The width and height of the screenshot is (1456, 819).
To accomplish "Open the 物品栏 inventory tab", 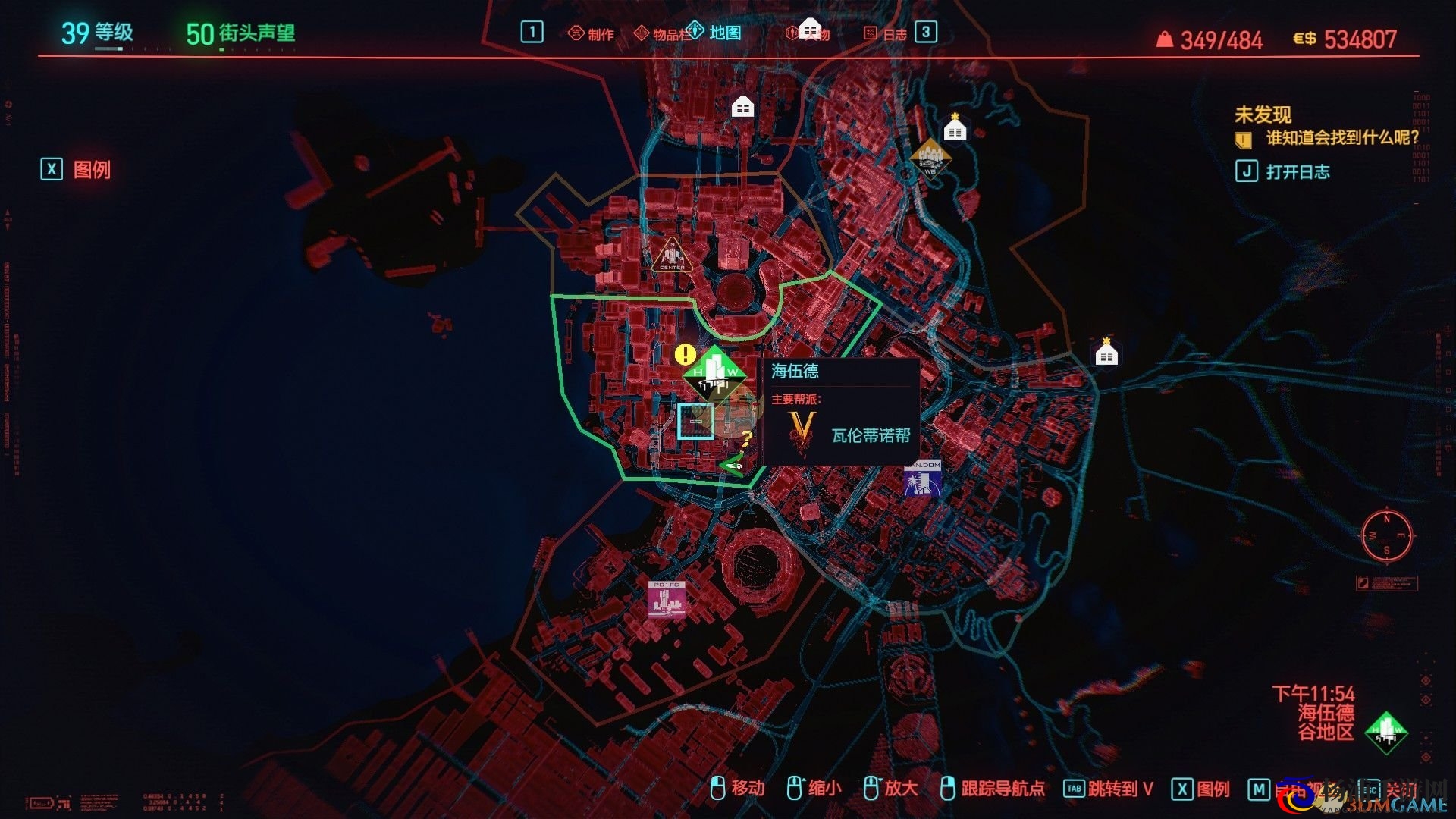I will pos(661,34).
